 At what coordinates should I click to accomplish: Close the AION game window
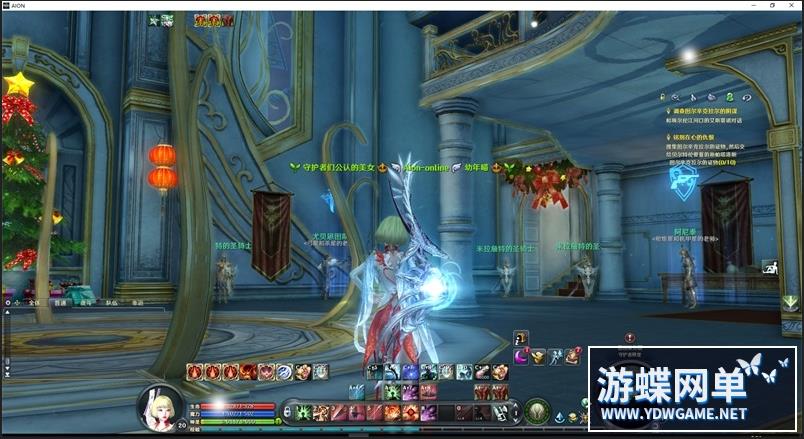click(791, 5)
